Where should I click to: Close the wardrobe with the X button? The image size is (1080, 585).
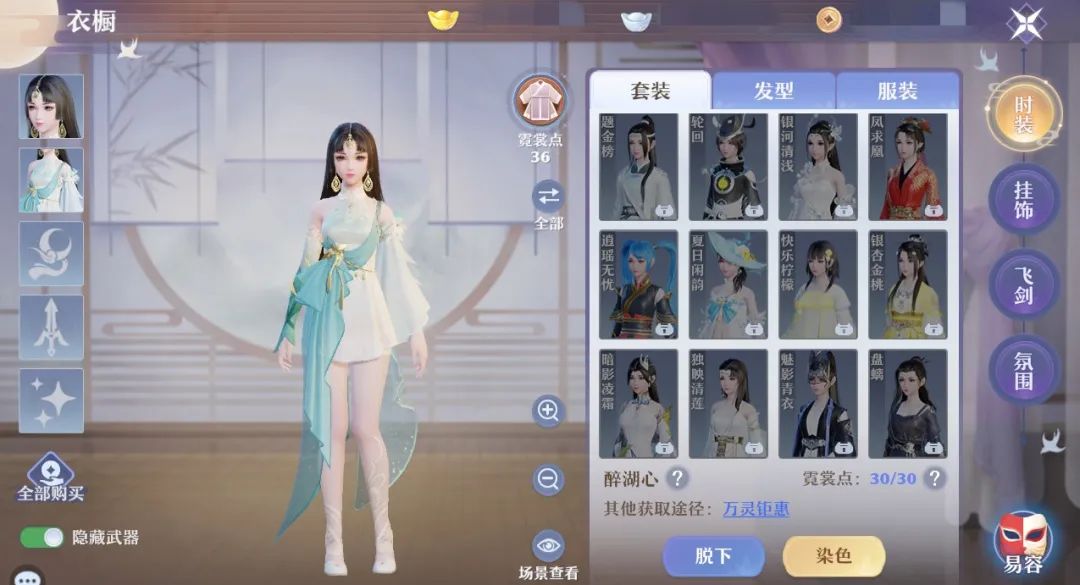pyautogui.click(x=1026, y=23)
